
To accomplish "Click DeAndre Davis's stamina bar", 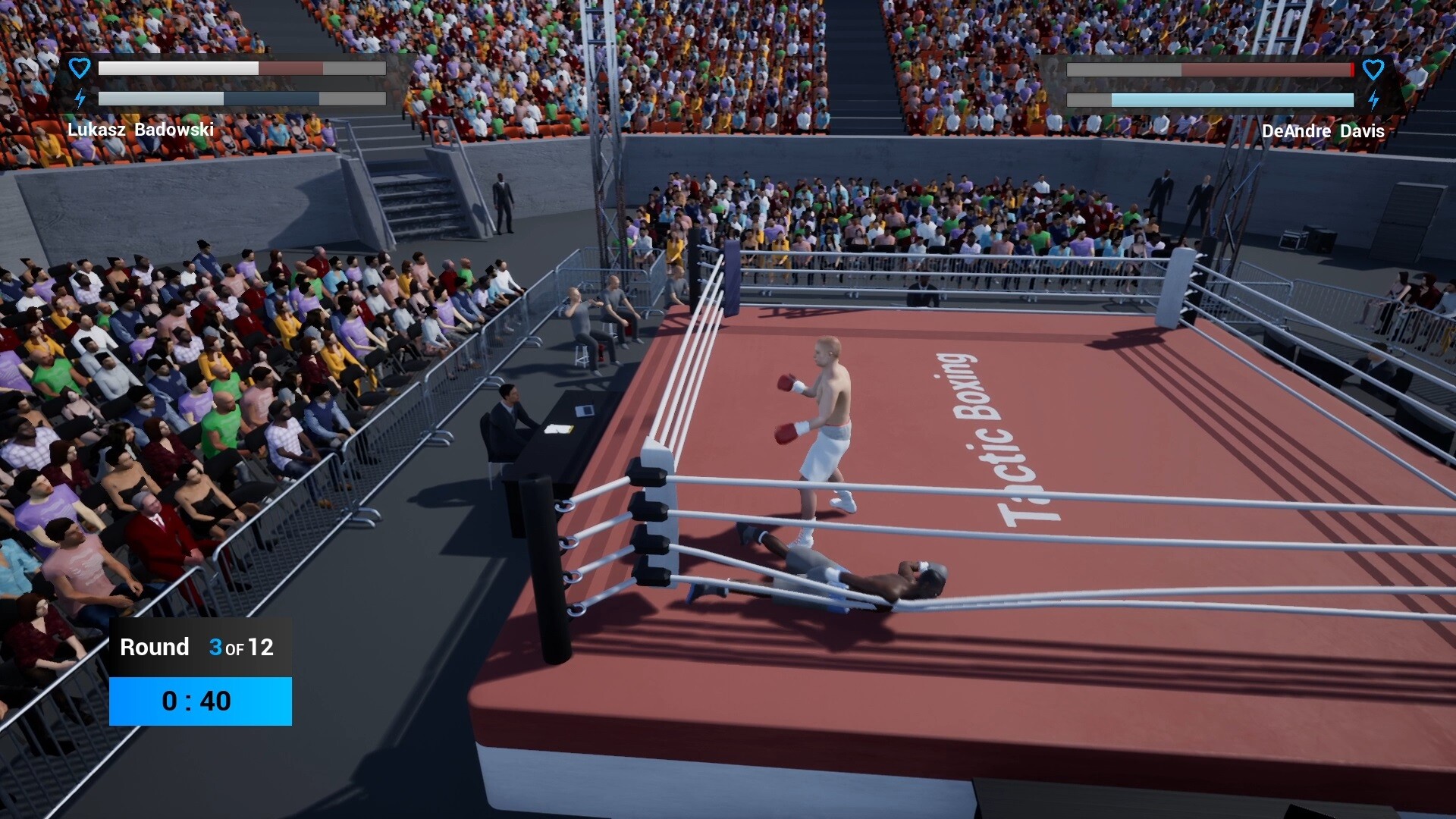I will [x=1210, y=99].
